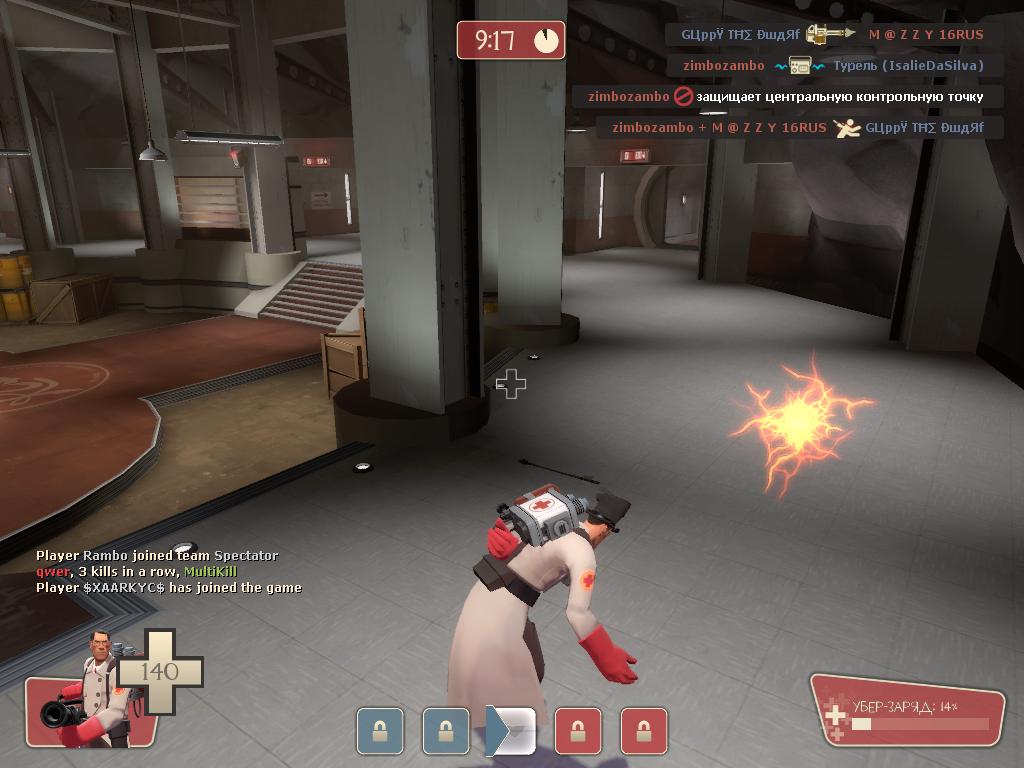Click the zimbozambo sentry destruction feed entry

(x=832, y=66)
